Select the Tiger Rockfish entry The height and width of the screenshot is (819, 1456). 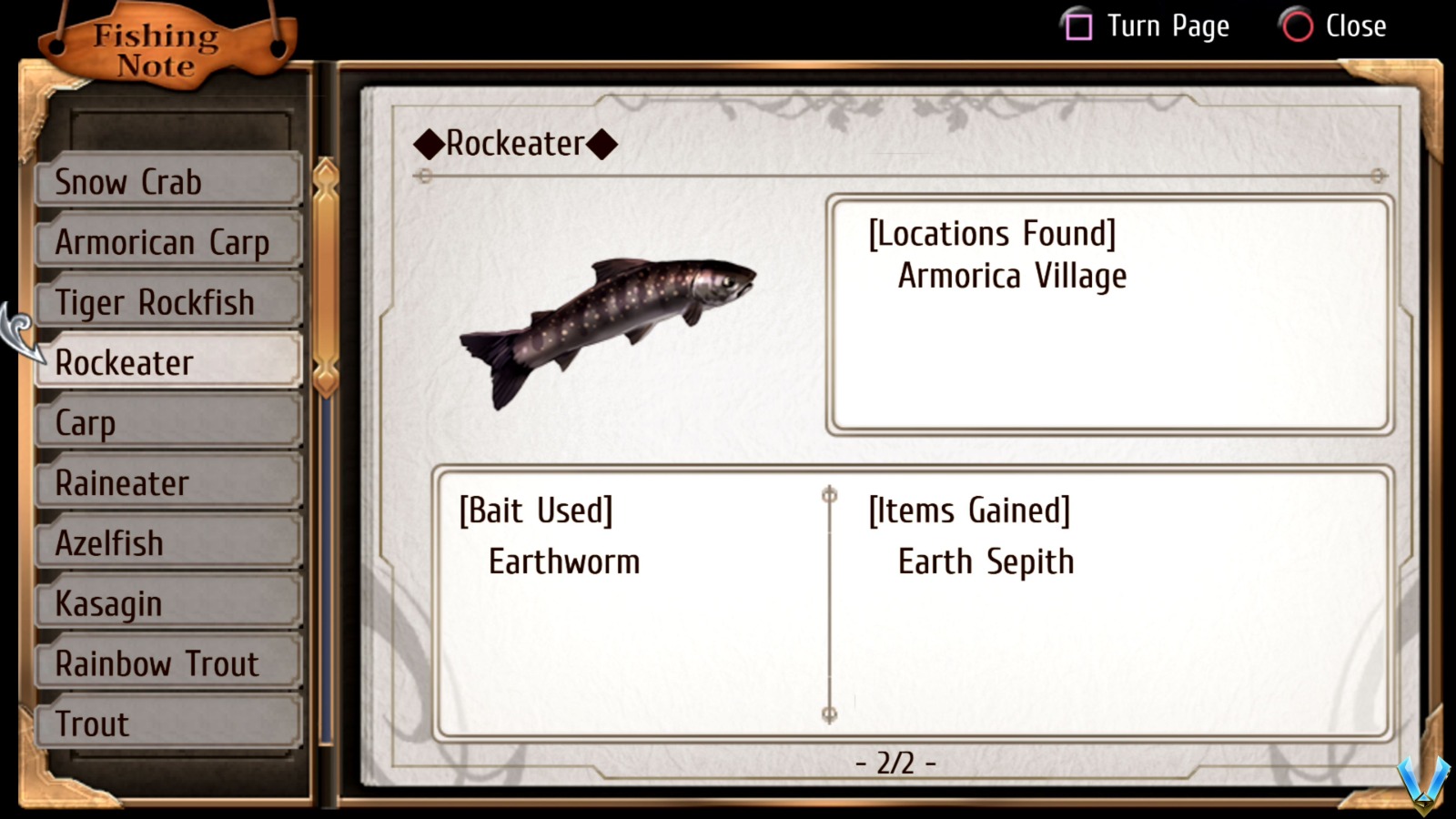pos(168,302)
